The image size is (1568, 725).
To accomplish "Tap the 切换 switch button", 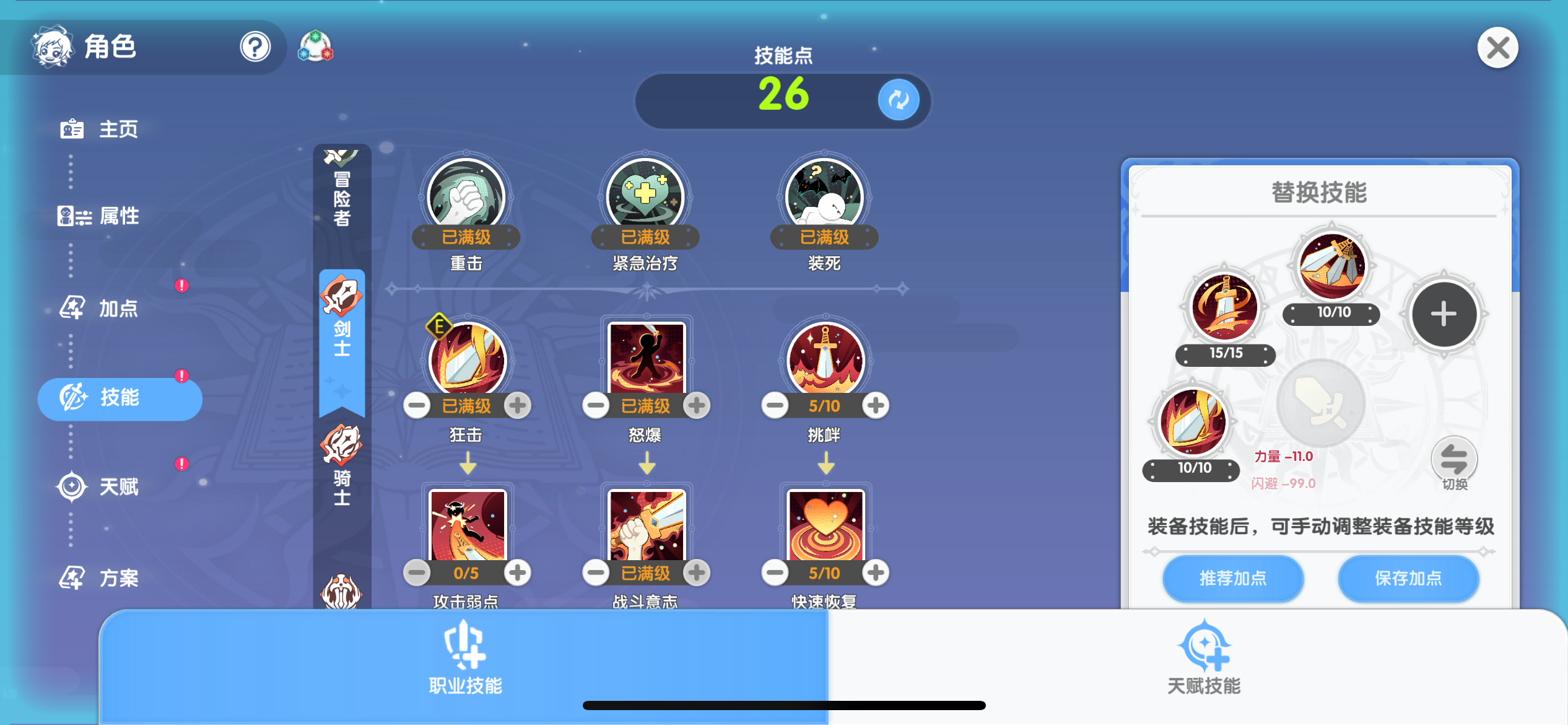I will tap(1453, 462).
